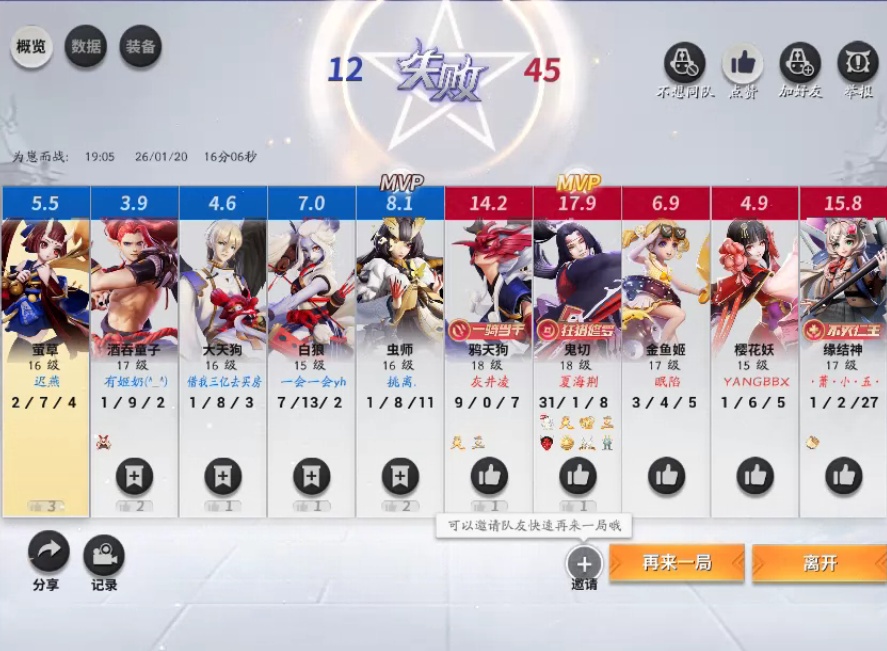Screen dimensions: 887x651
Task: Like the 鸦天狗 player's performance
Action: coord(489,476)
